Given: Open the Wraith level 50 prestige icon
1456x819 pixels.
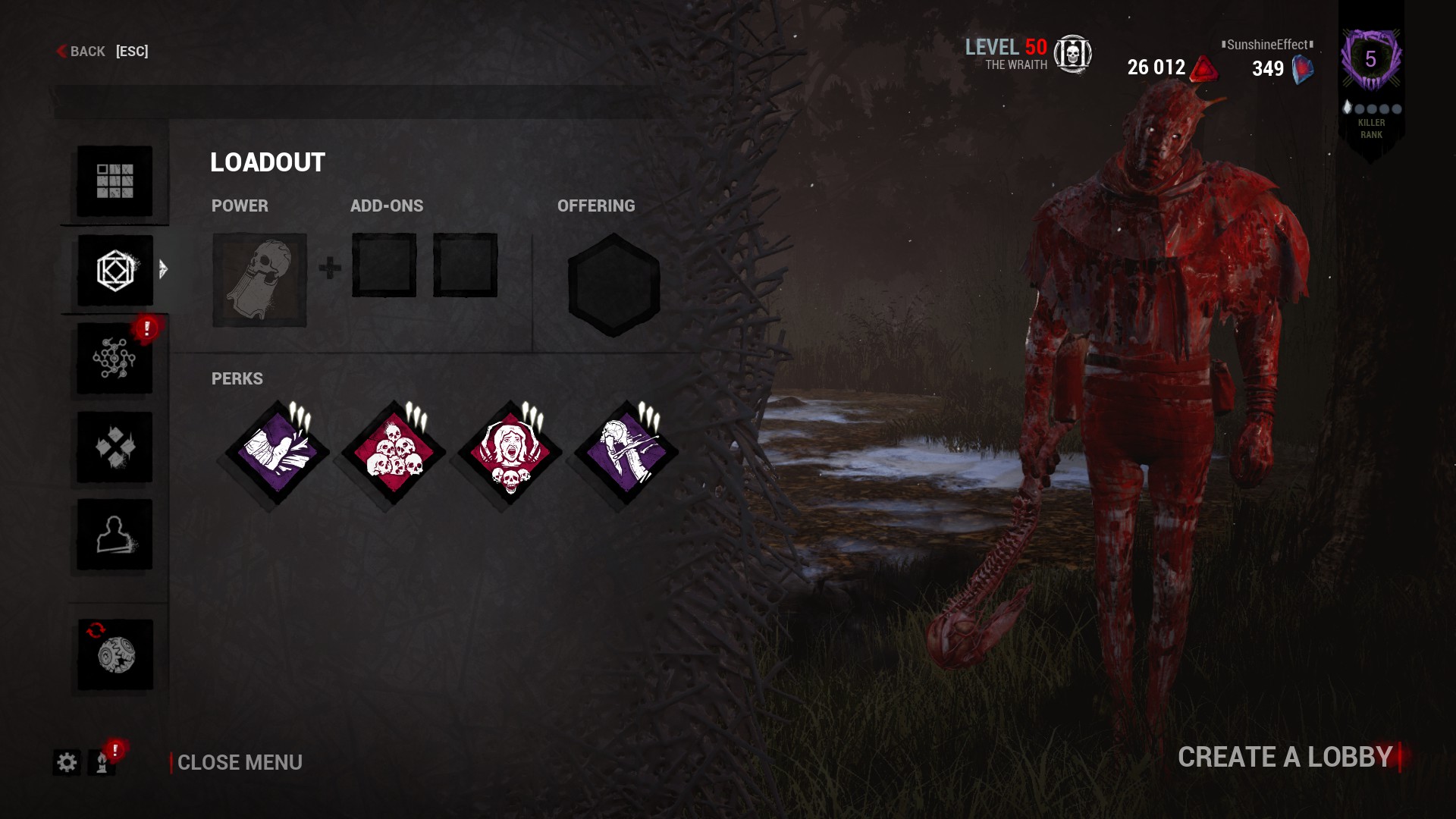Looking at the screenshot, I should 1072,54.
